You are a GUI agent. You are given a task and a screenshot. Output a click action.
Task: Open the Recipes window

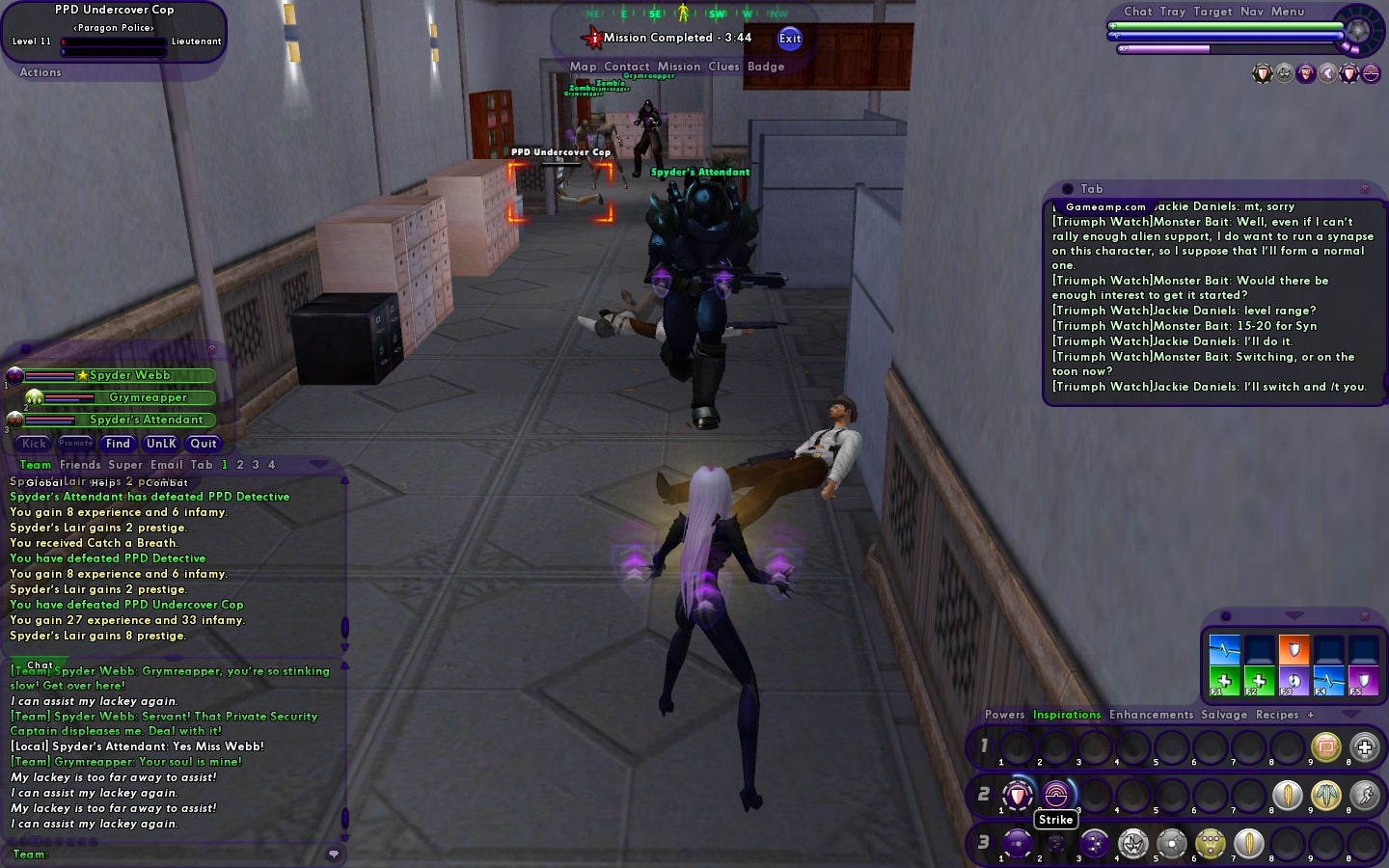[1277, 715]
